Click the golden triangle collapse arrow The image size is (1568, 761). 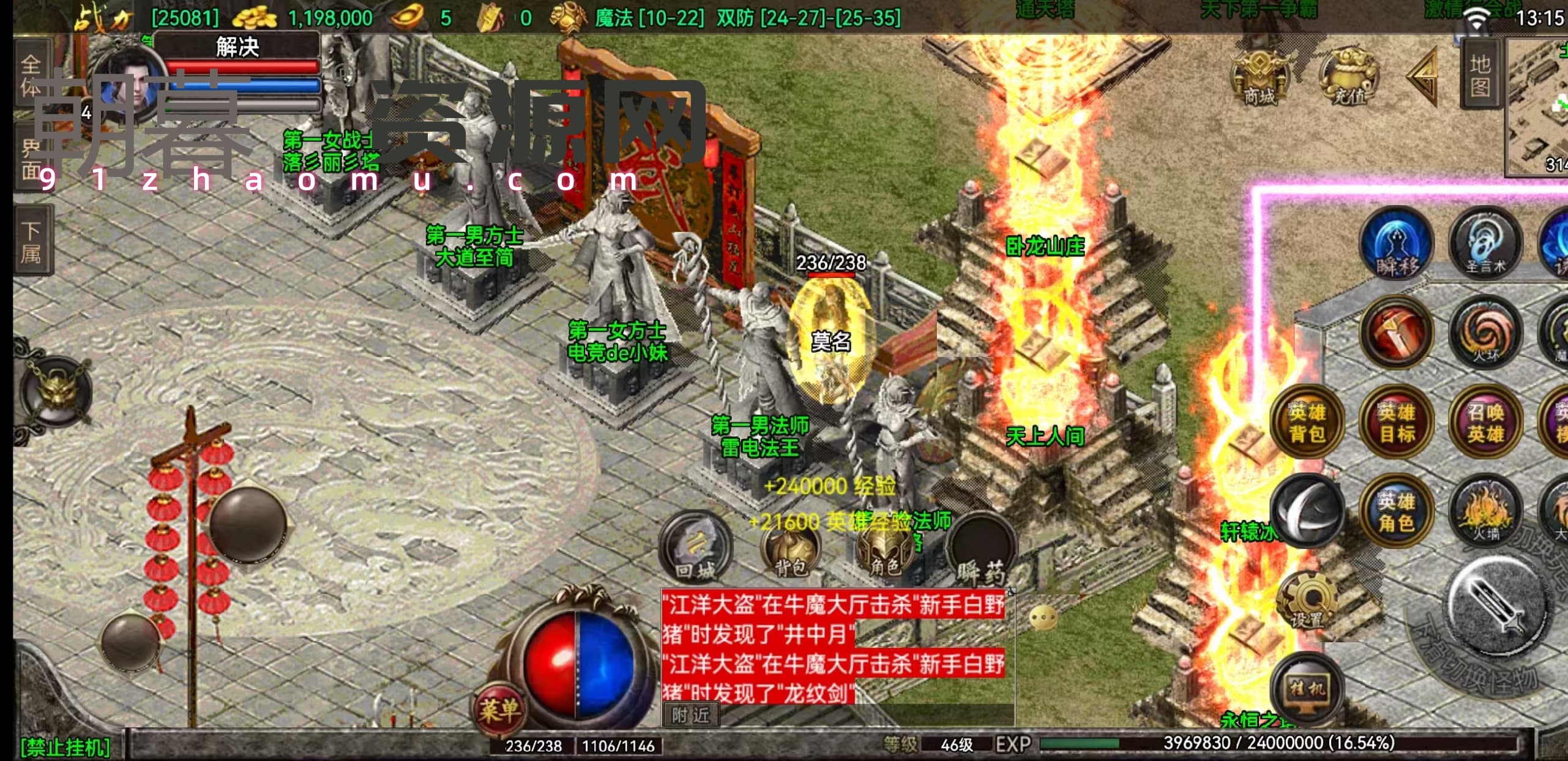(x=1424, y=77)
